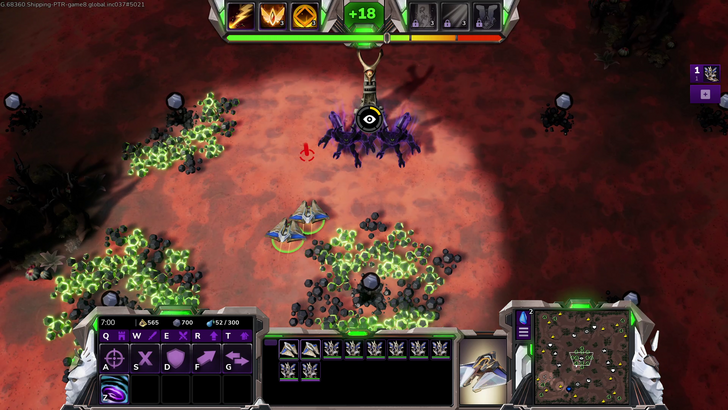Viewport: 728px width, 410px height.
Task: Activate the lightning bolt commander ability
Action: tap(241, 16)
